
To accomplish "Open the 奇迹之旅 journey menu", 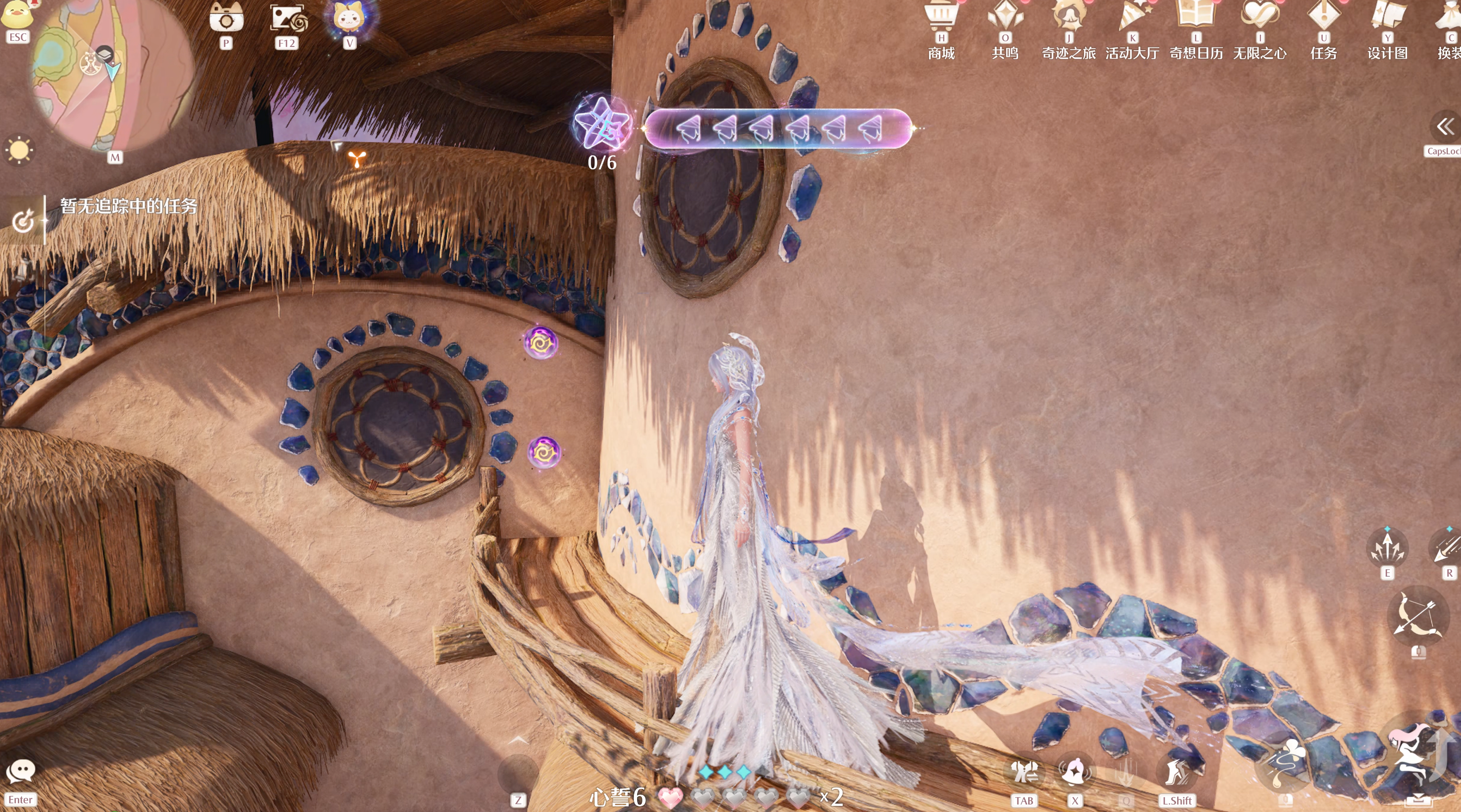I will [x=1069, y=16].
